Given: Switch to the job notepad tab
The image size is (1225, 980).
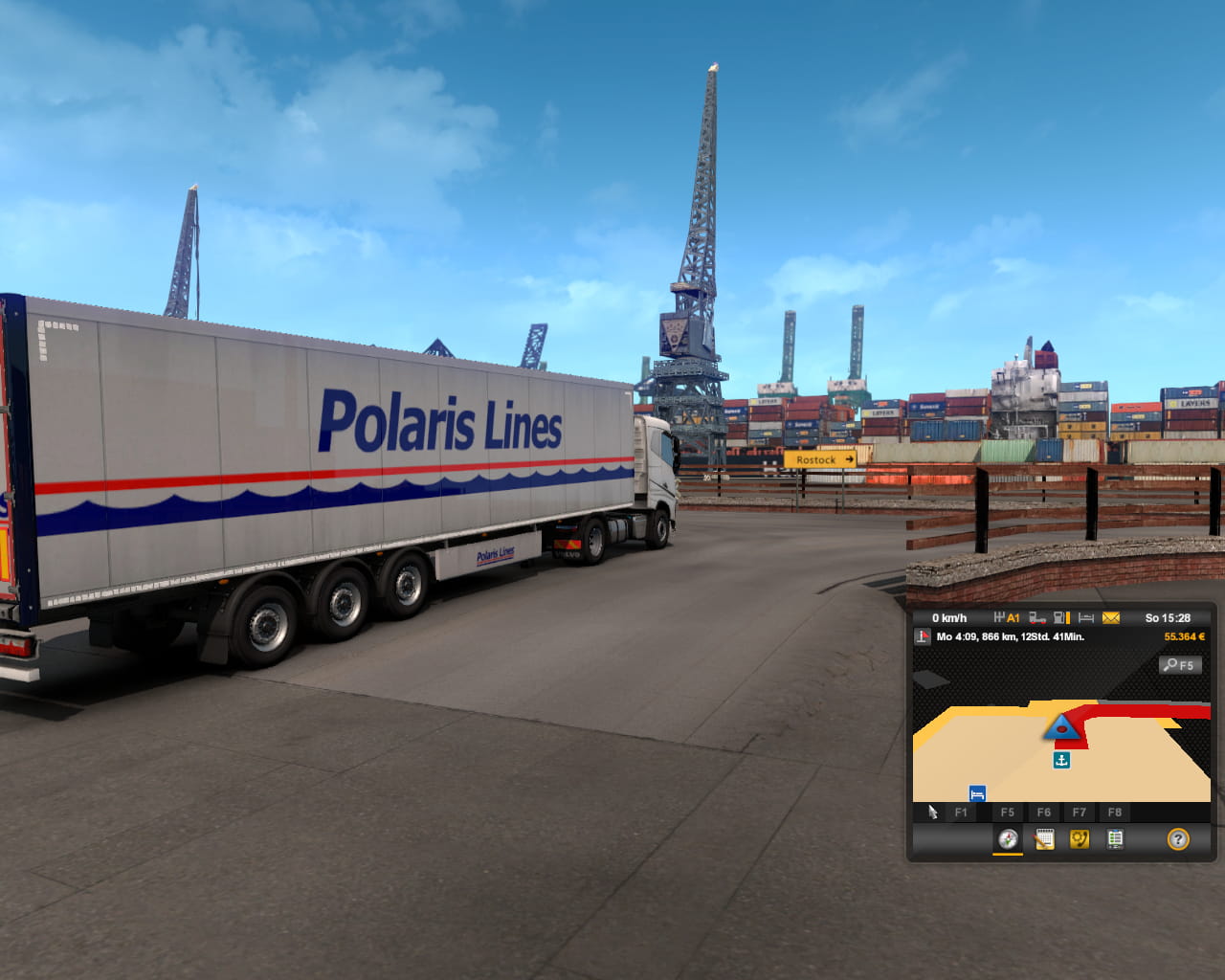Looking at the screenshot, I should coord(1044,840).
